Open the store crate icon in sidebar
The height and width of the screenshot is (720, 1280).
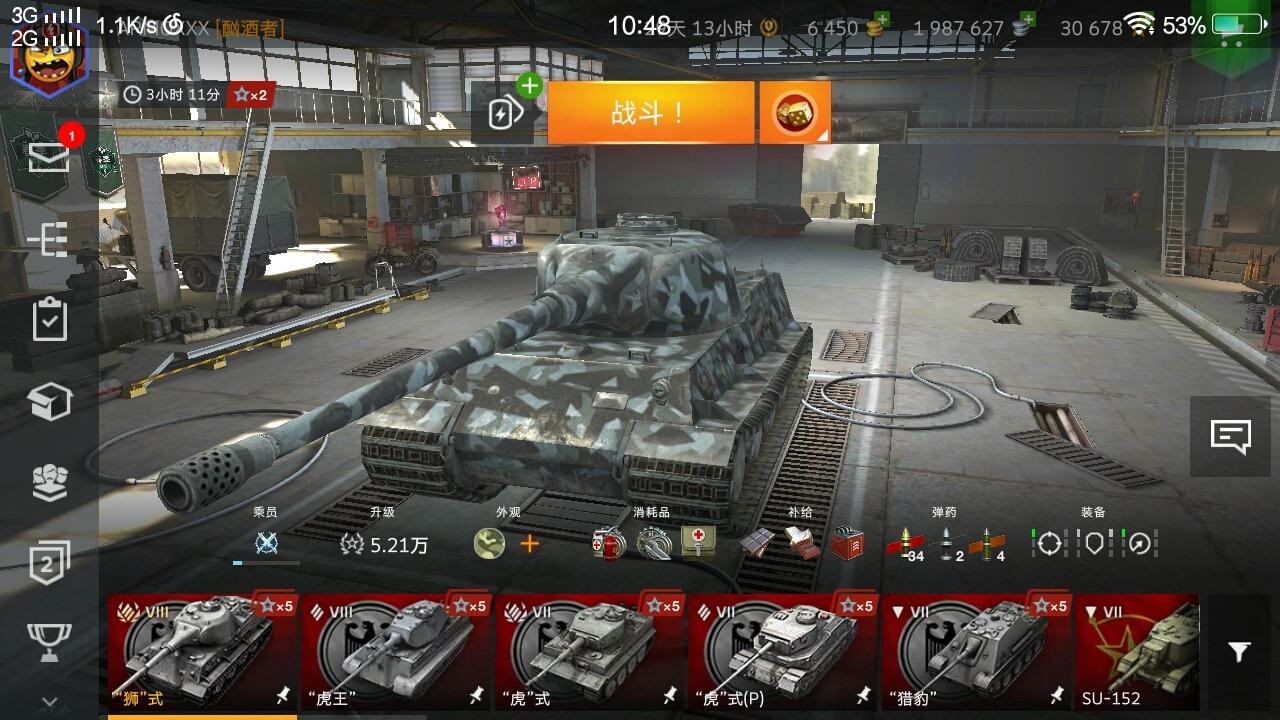point(49,400)
